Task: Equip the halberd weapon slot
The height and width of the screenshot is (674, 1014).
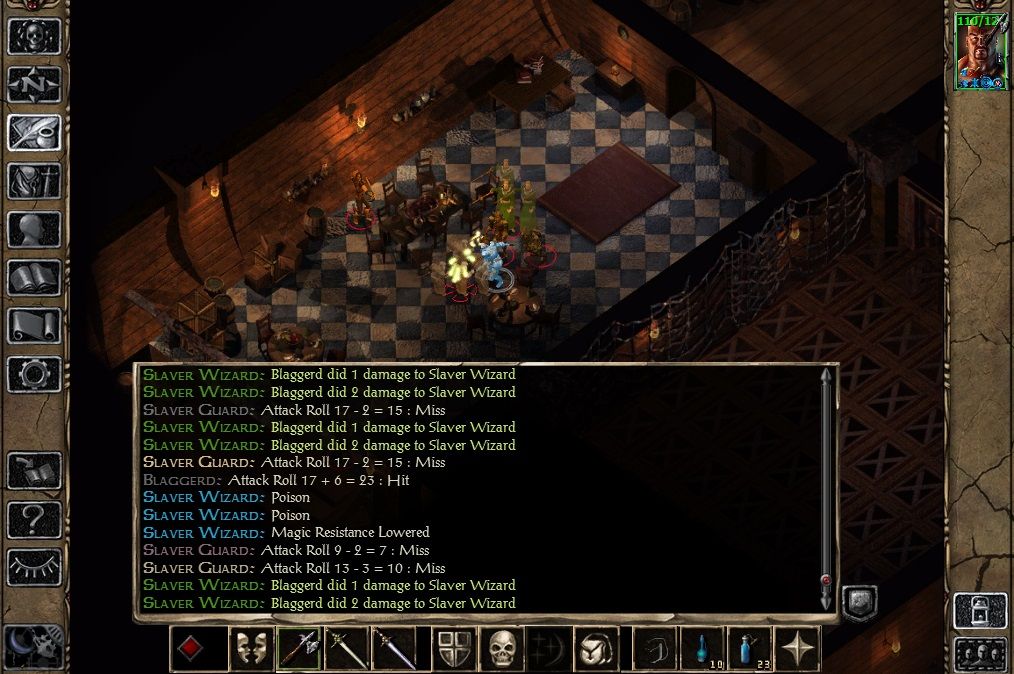Action: [x=298, y=648]
